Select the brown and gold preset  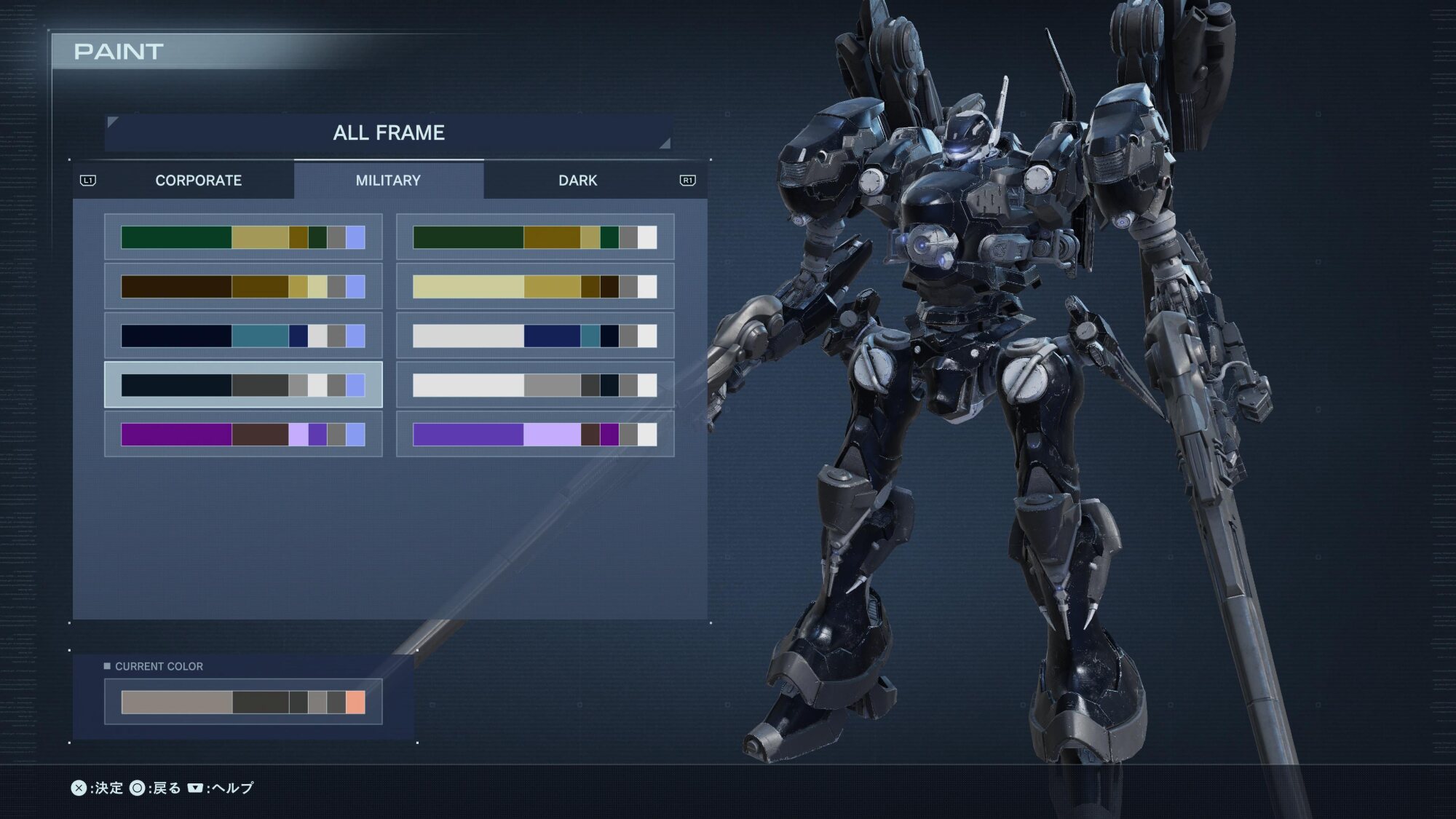pyautogui.click(x=243, y=287)
